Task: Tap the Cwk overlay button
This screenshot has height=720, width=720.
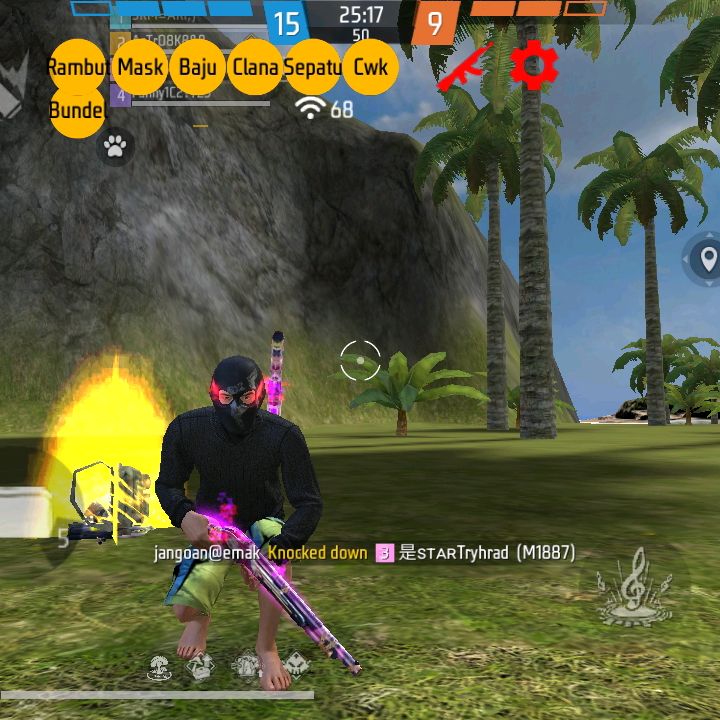Action: click(370, 68)
